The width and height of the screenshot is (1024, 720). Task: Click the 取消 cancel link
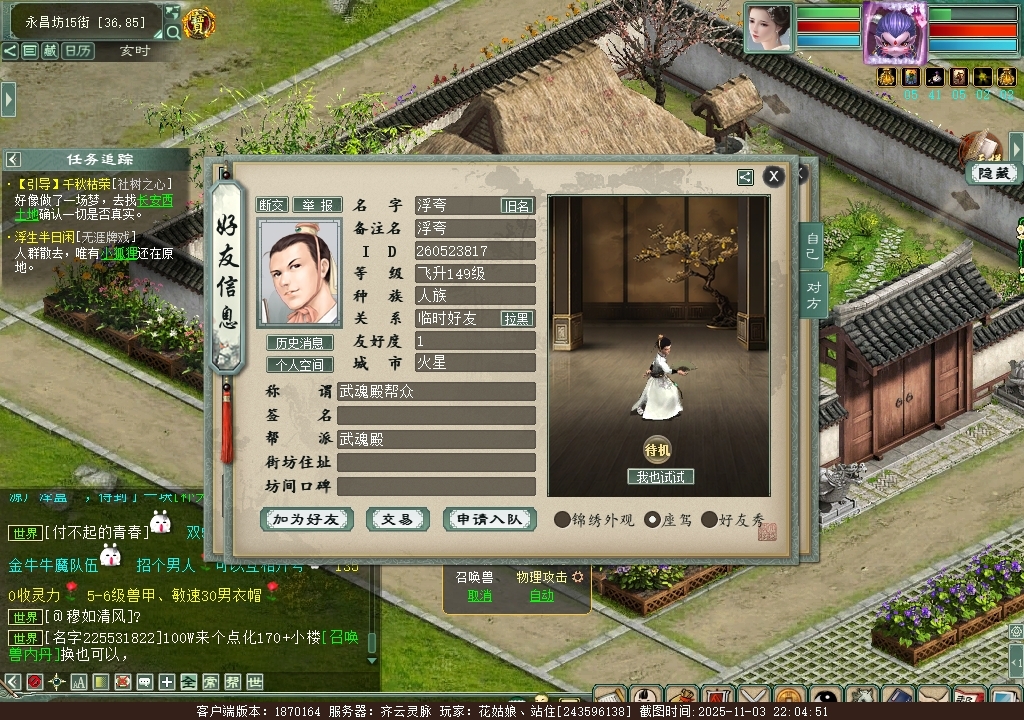[480, 596]
